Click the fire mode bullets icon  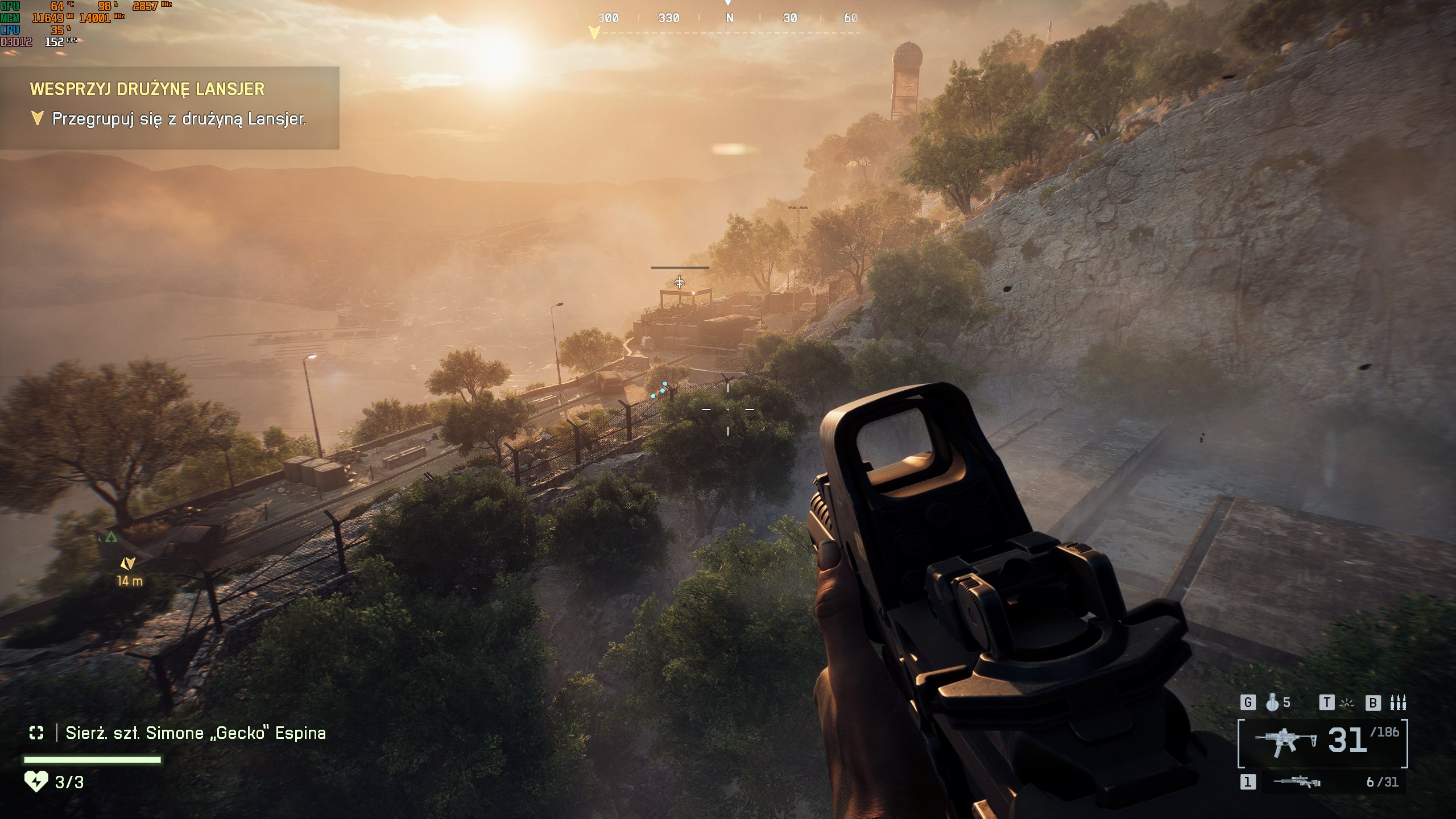[x=1397, y=703]
